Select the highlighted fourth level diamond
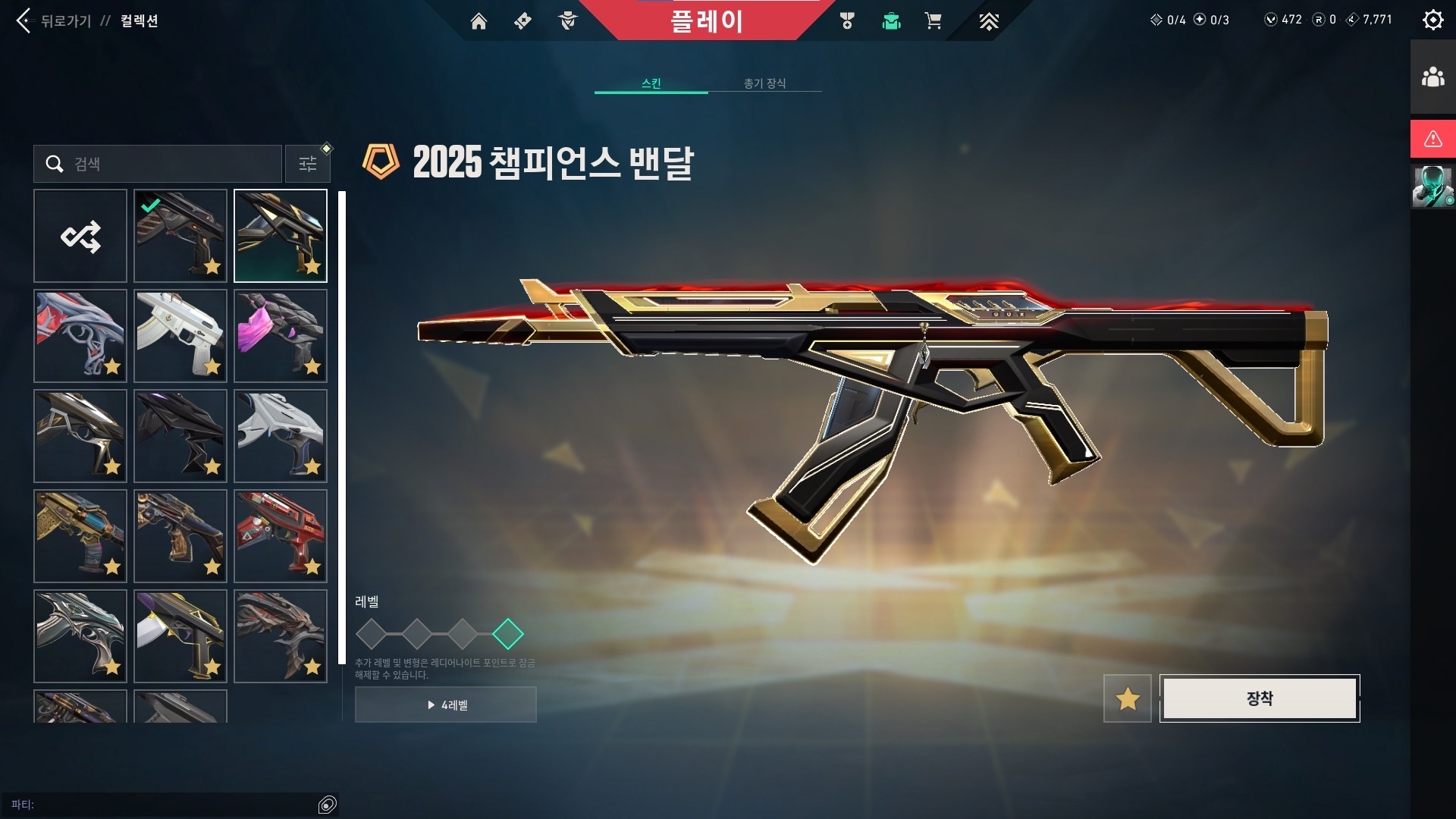The width and height of the screenshot is (1456, 819). pyautogui.click(x=508, y=634)
